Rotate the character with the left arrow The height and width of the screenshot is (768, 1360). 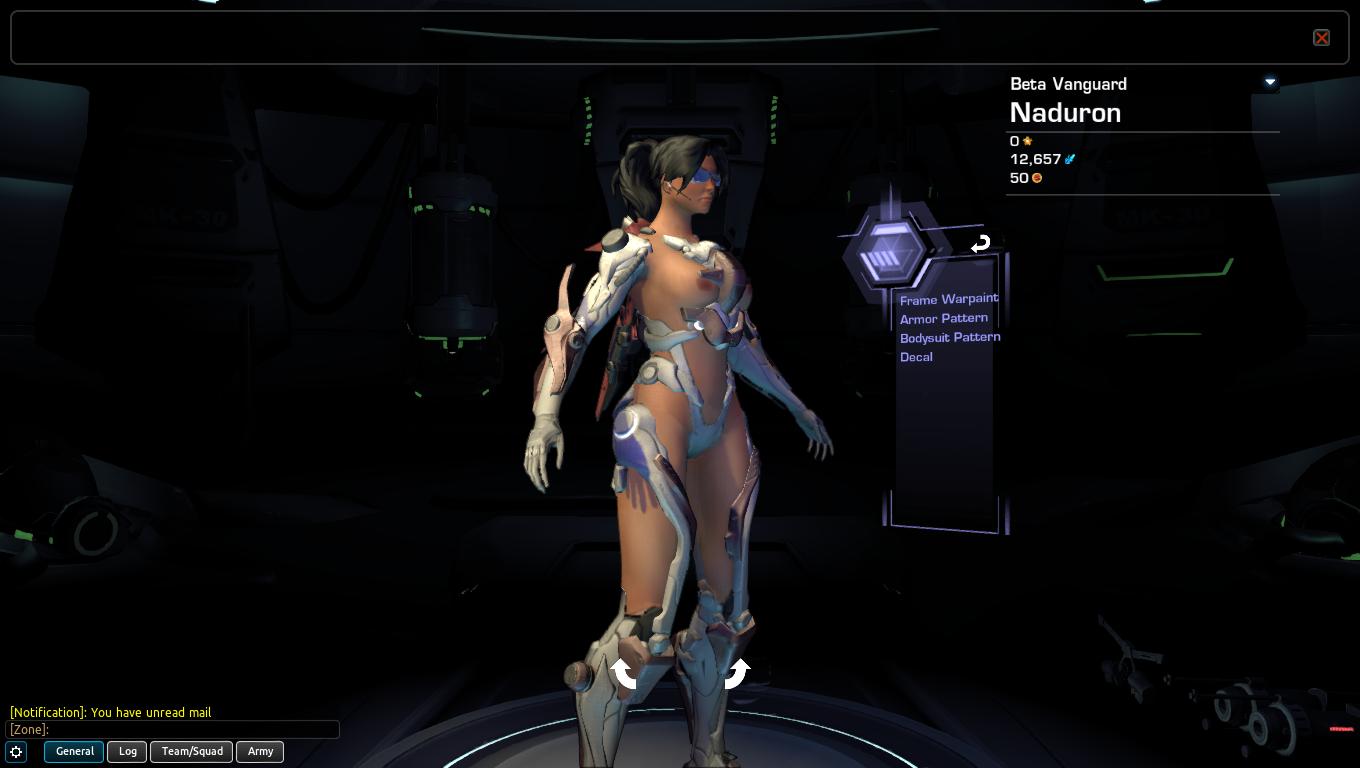coord(625,673)
